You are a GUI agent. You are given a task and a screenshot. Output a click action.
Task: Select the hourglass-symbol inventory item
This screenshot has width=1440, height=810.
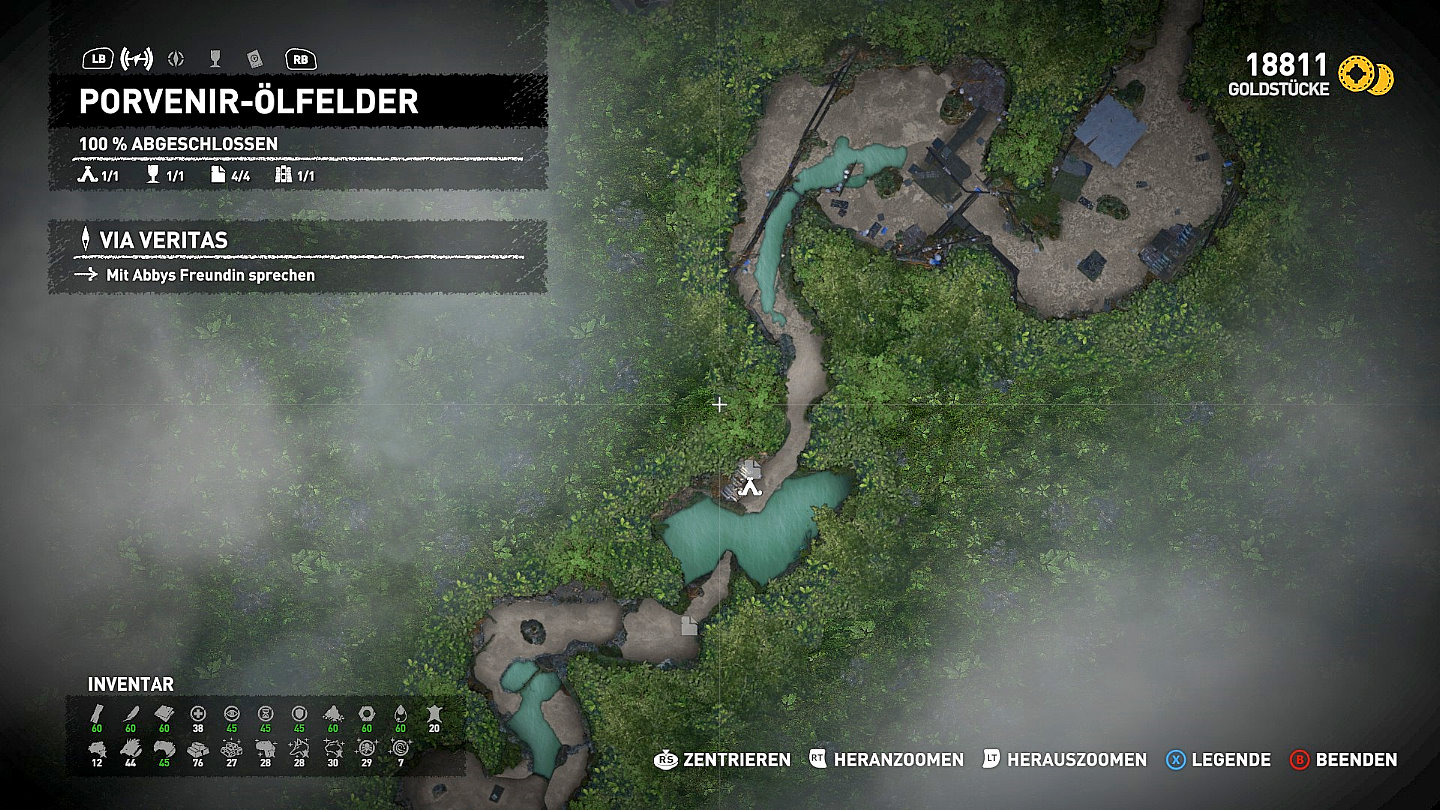(265, 713)
